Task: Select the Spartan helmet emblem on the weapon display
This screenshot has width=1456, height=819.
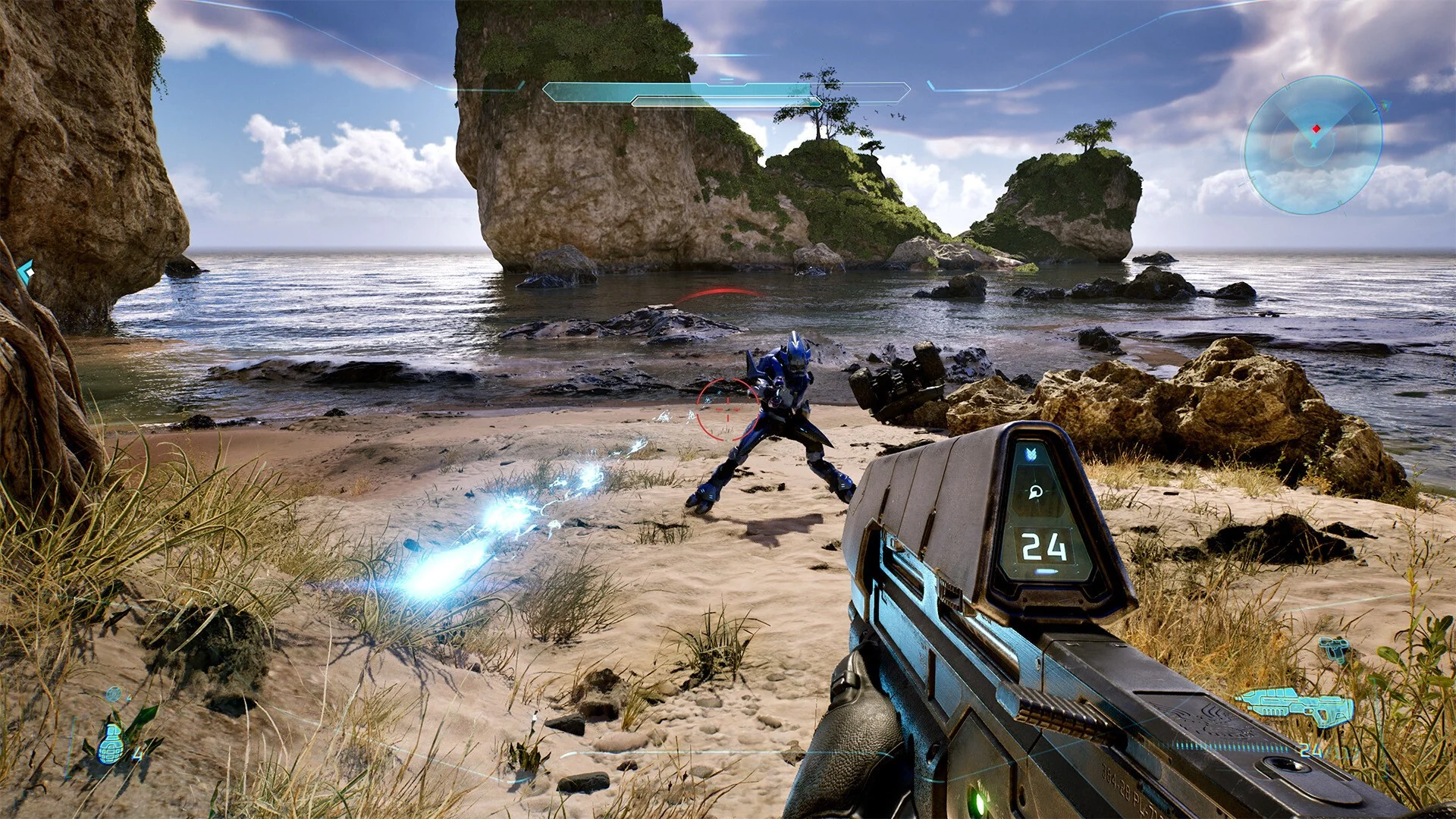Action: (x=1037, y=491)
